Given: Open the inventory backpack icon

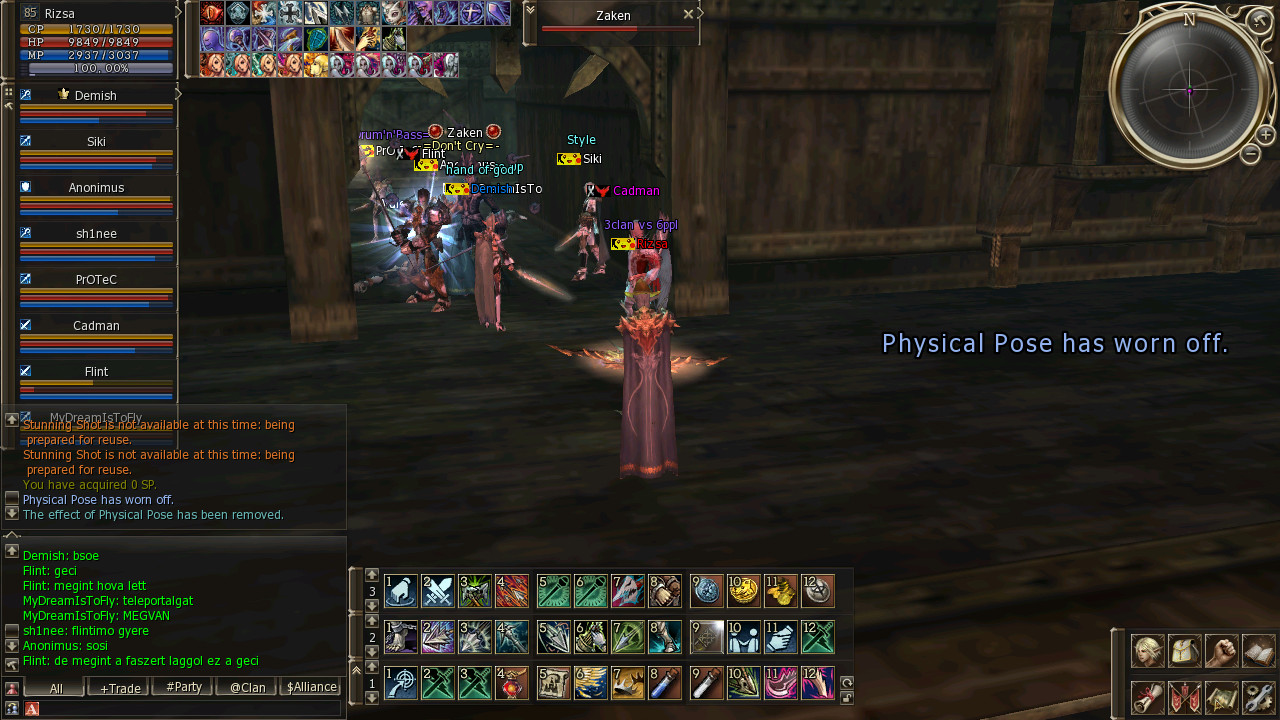Looking at the screenshot, I should pos(1185,651).
